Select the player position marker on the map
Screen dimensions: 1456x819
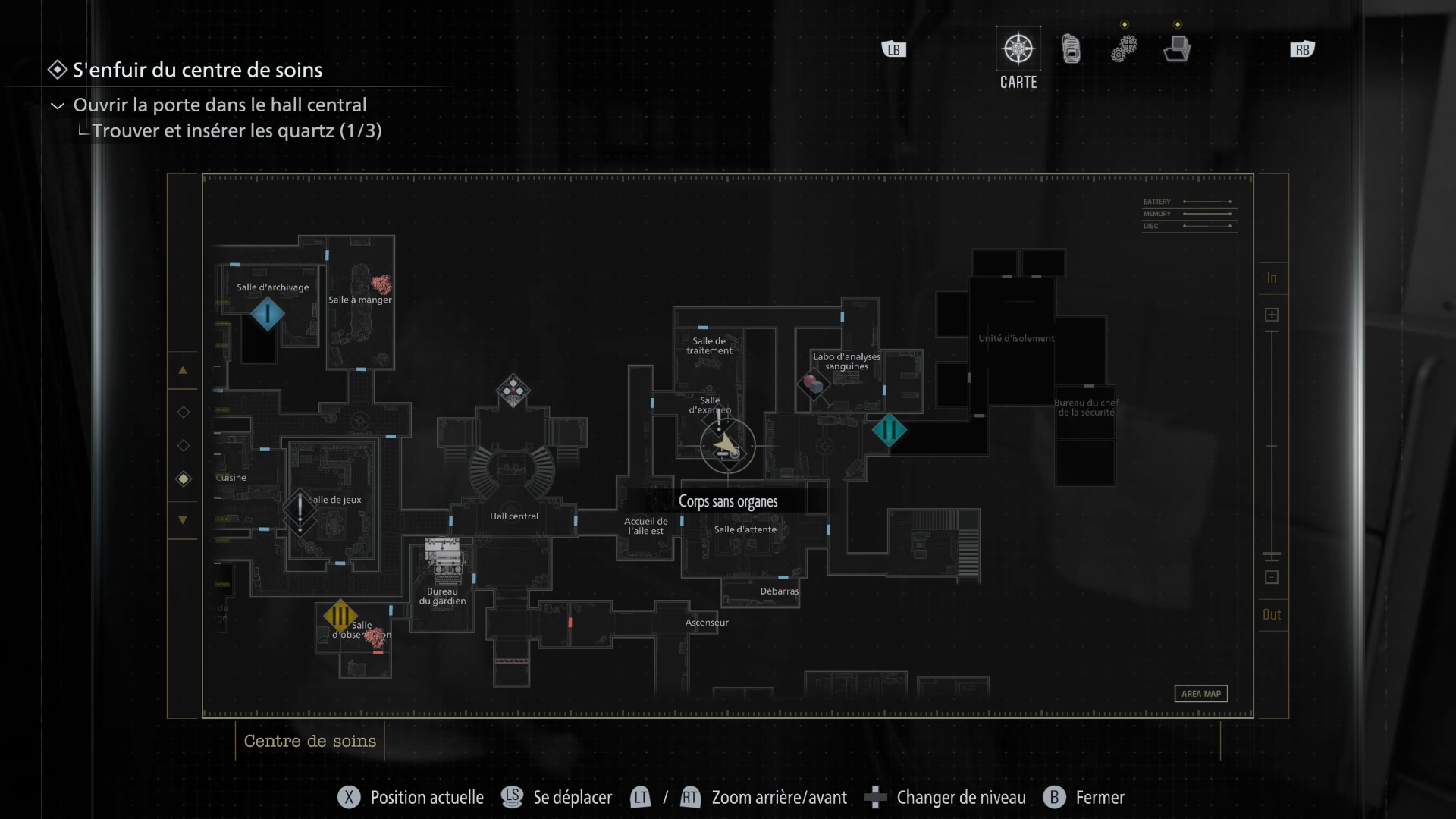point(727,446)
